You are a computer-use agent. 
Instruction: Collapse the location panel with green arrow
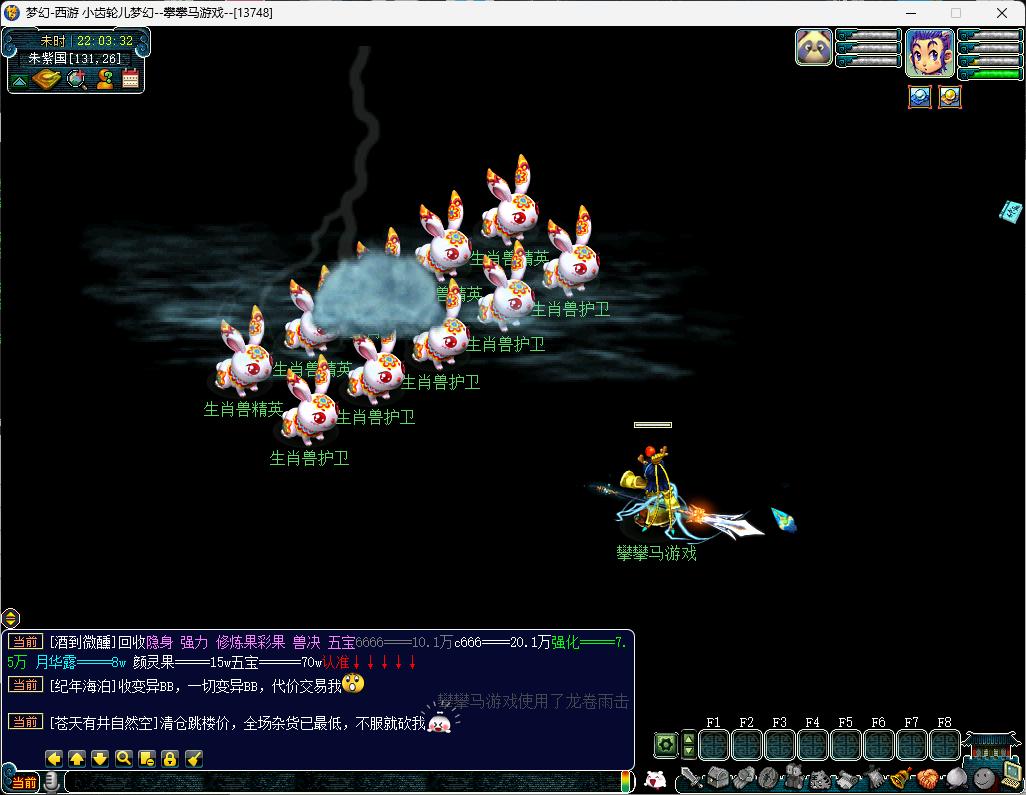[x=19, y=80]
